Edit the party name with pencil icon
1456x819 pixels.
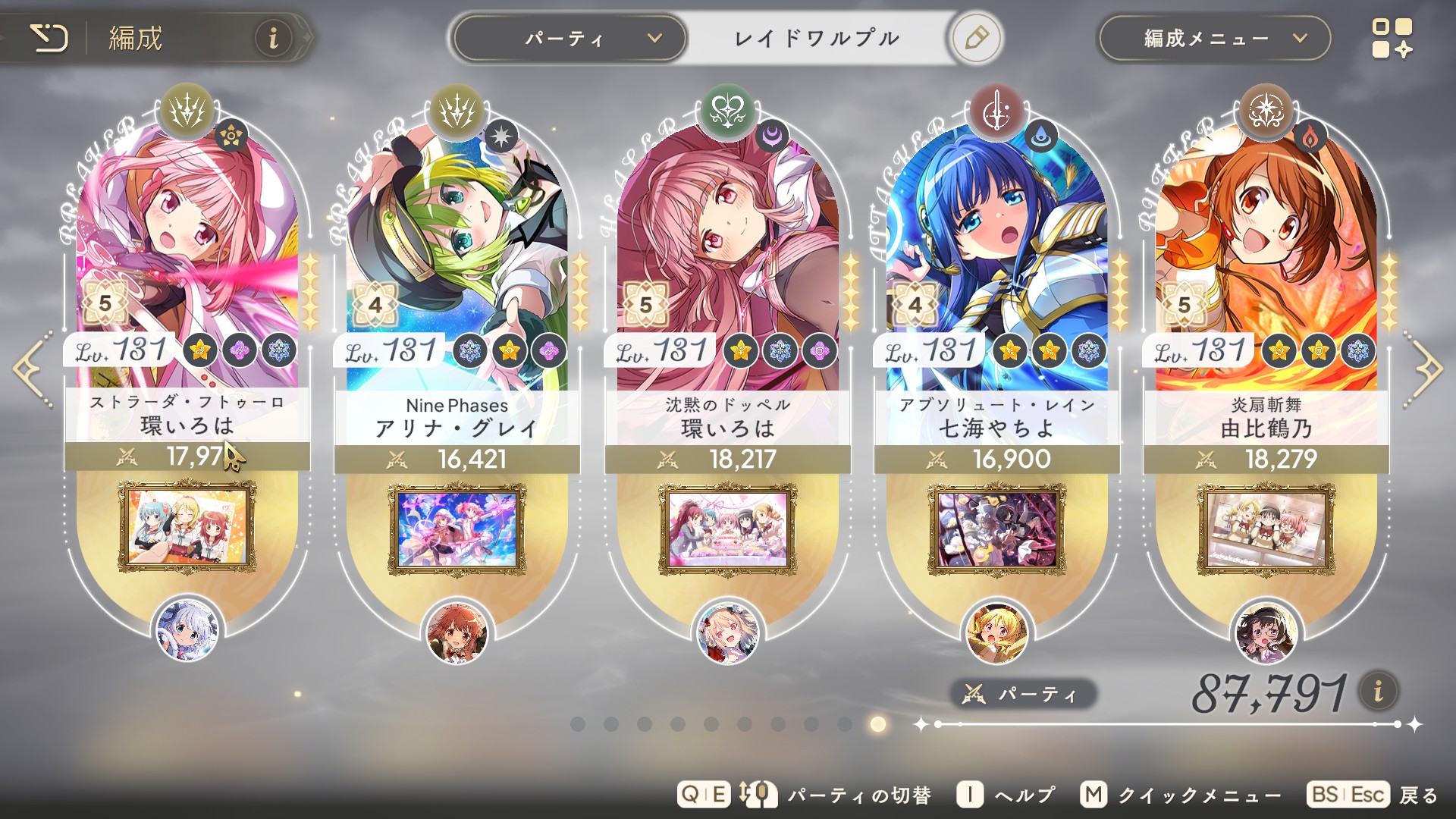pos(977,38)
